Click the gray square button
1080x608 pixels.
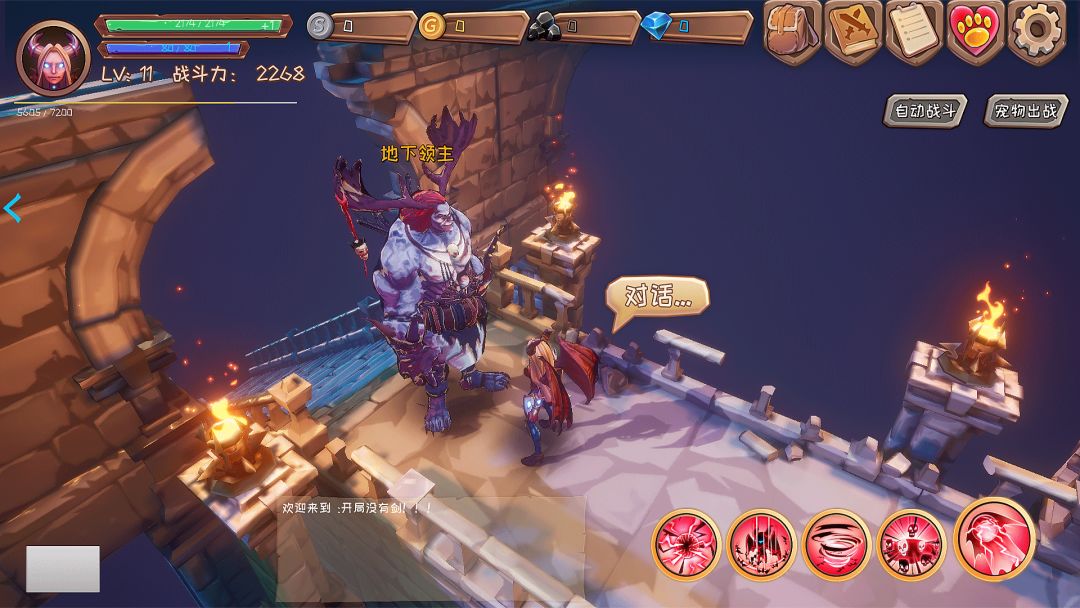point(62,568)
